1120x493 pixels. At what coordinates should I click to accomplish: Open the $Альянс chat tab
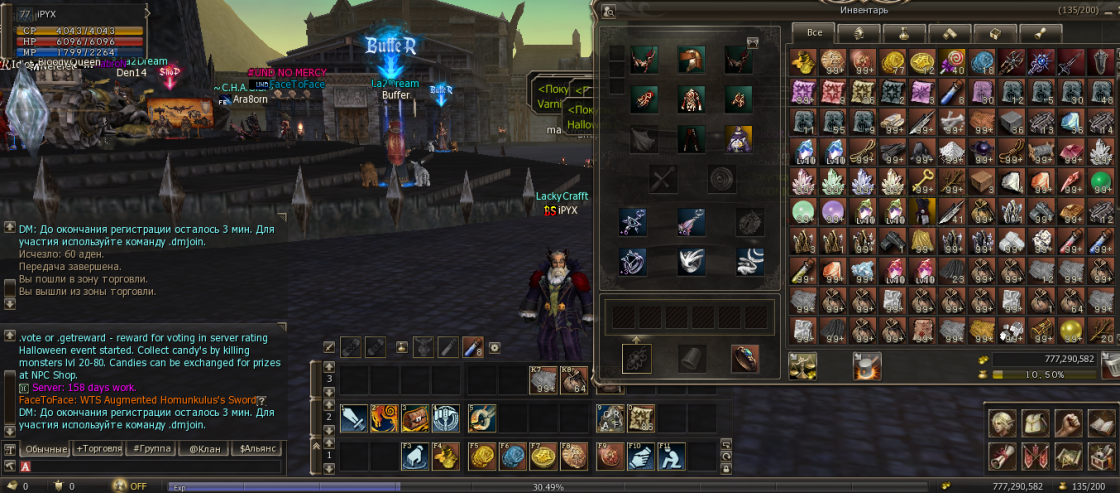tap(257, 449)
